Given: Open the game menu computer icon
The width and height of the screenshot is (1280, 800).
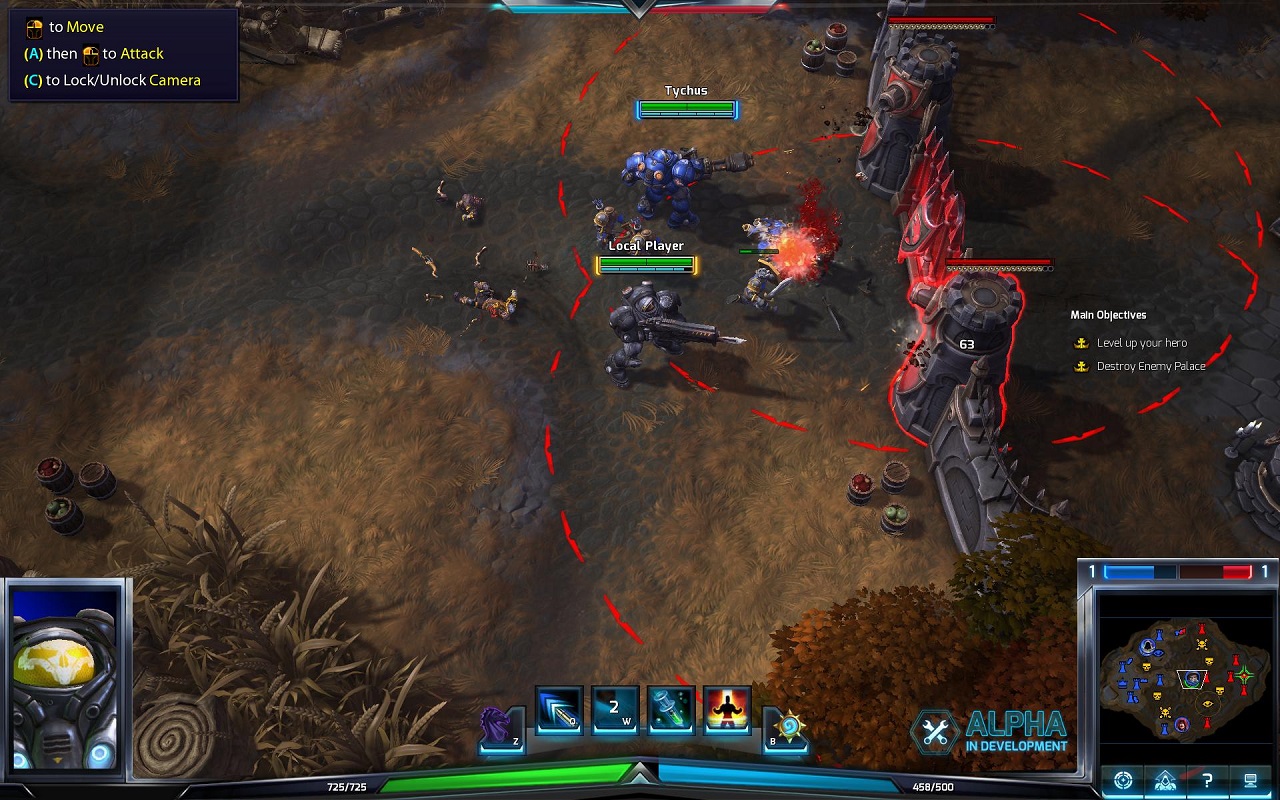Looking at the screenshot, I should click(x=1250, y=780).
